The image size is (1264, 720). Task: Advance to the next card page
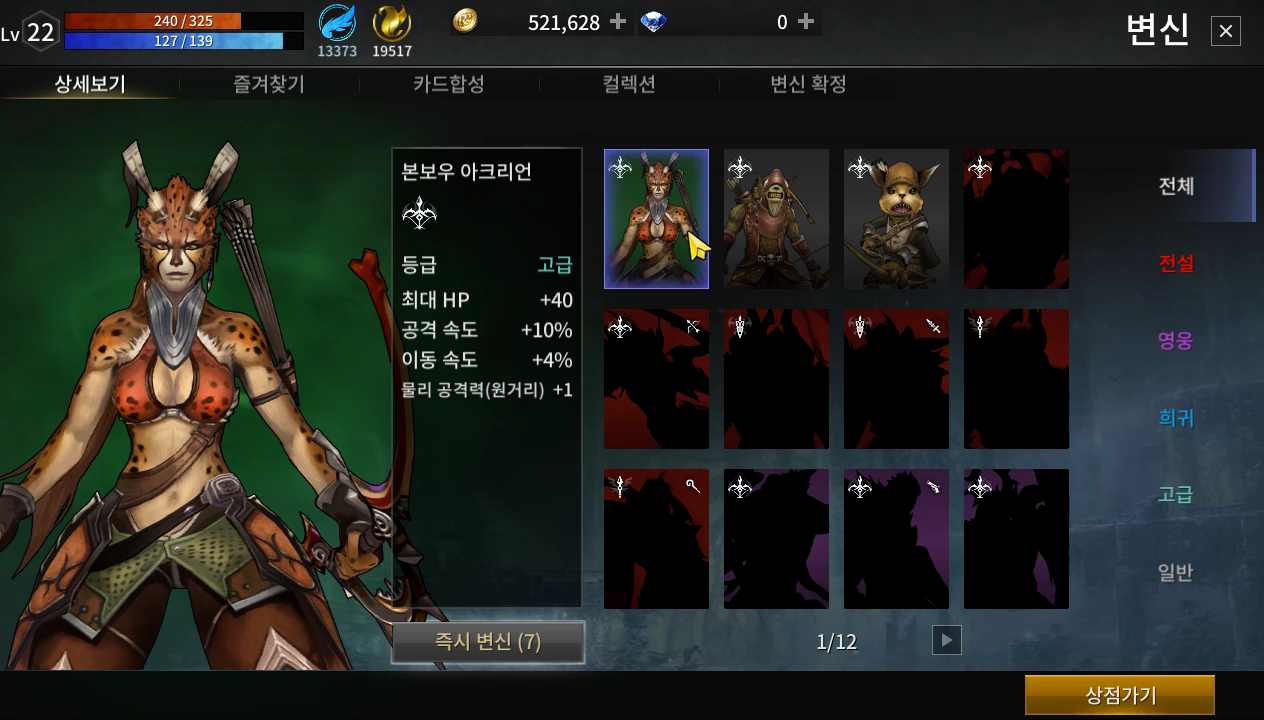coord(946,640)
